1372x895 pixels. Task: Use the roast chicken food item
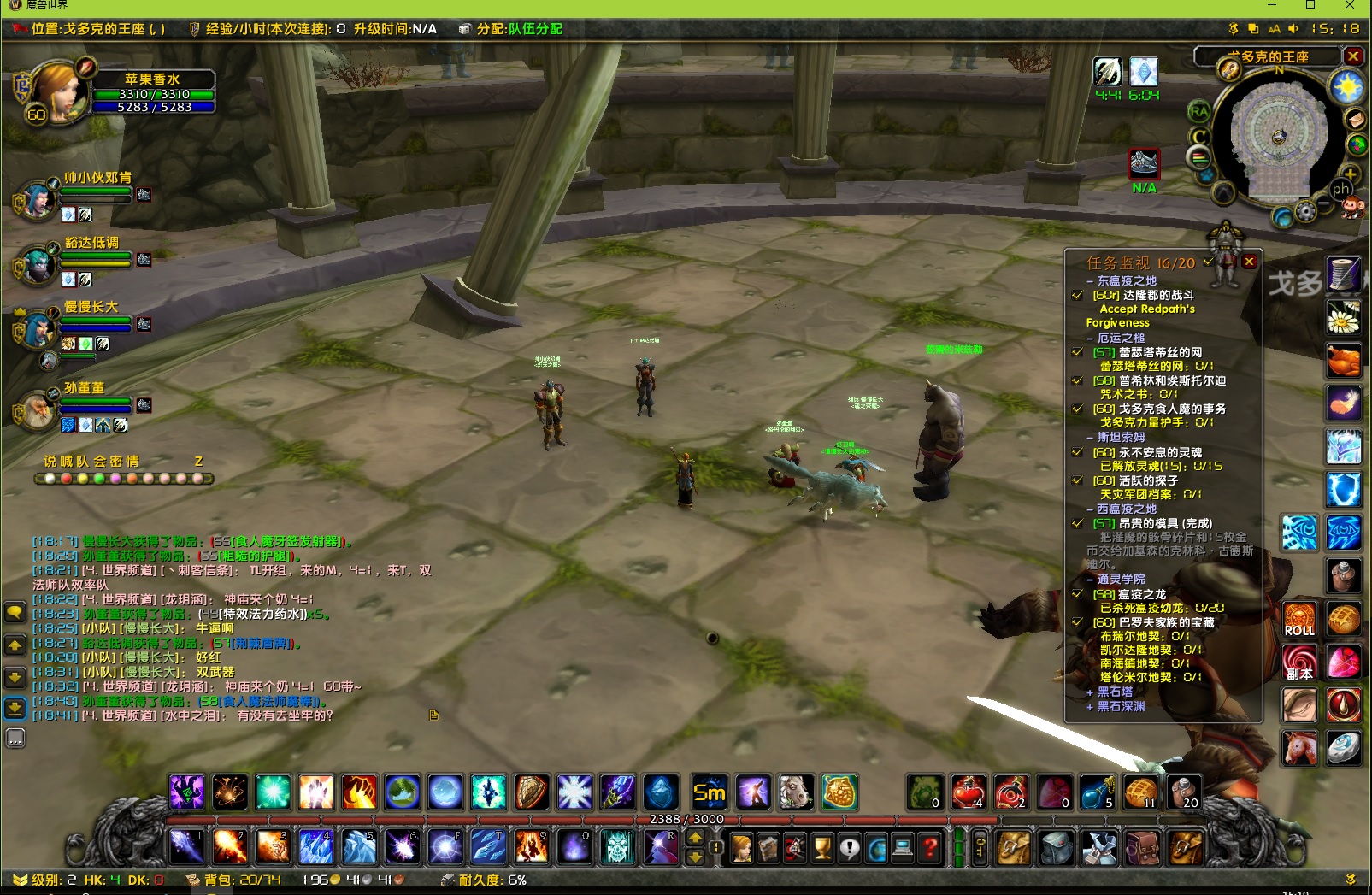pos(1343,361)
